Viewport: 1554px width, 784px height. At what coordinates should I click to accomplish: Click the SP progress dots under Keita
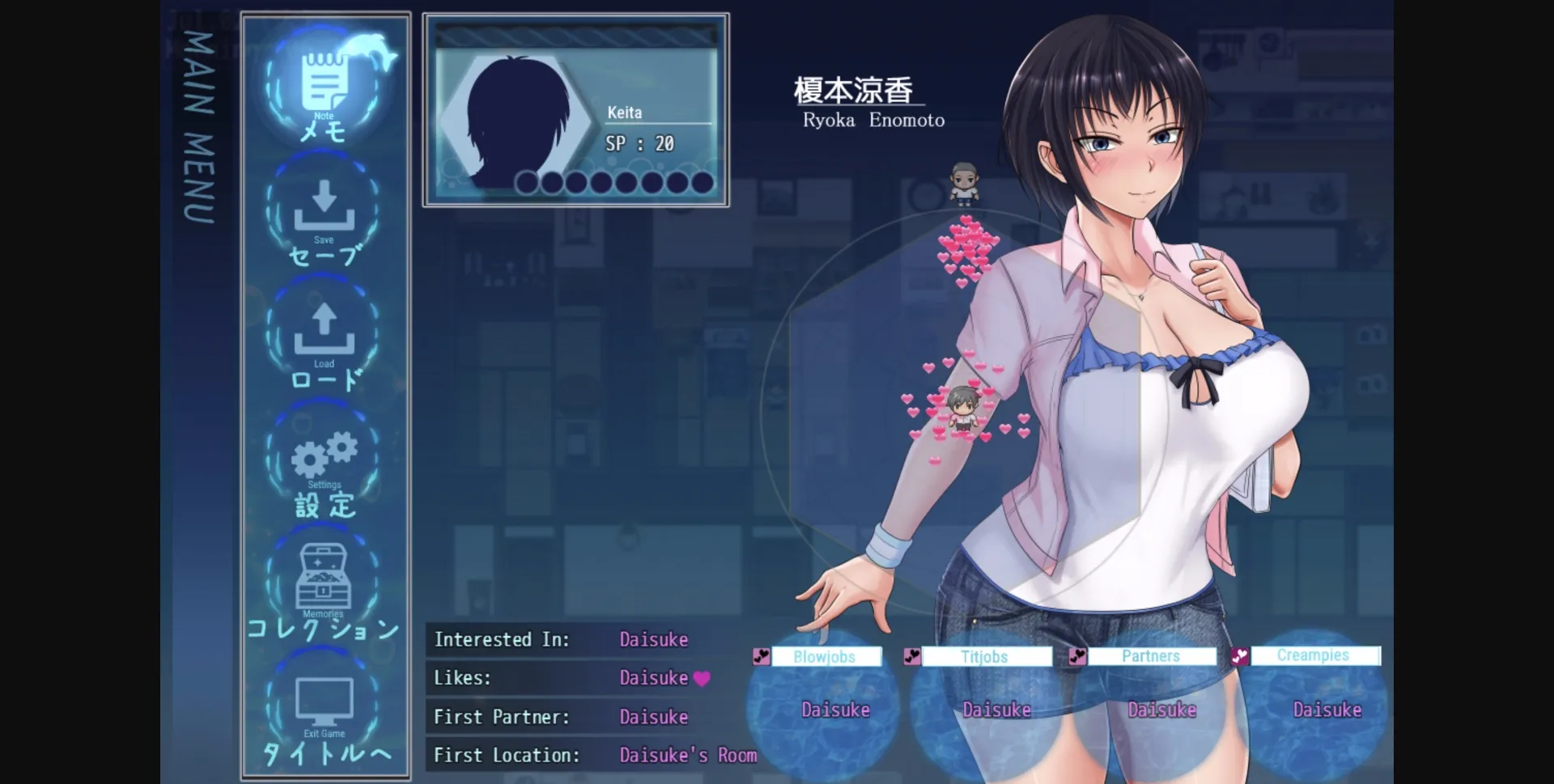point(614,183)
